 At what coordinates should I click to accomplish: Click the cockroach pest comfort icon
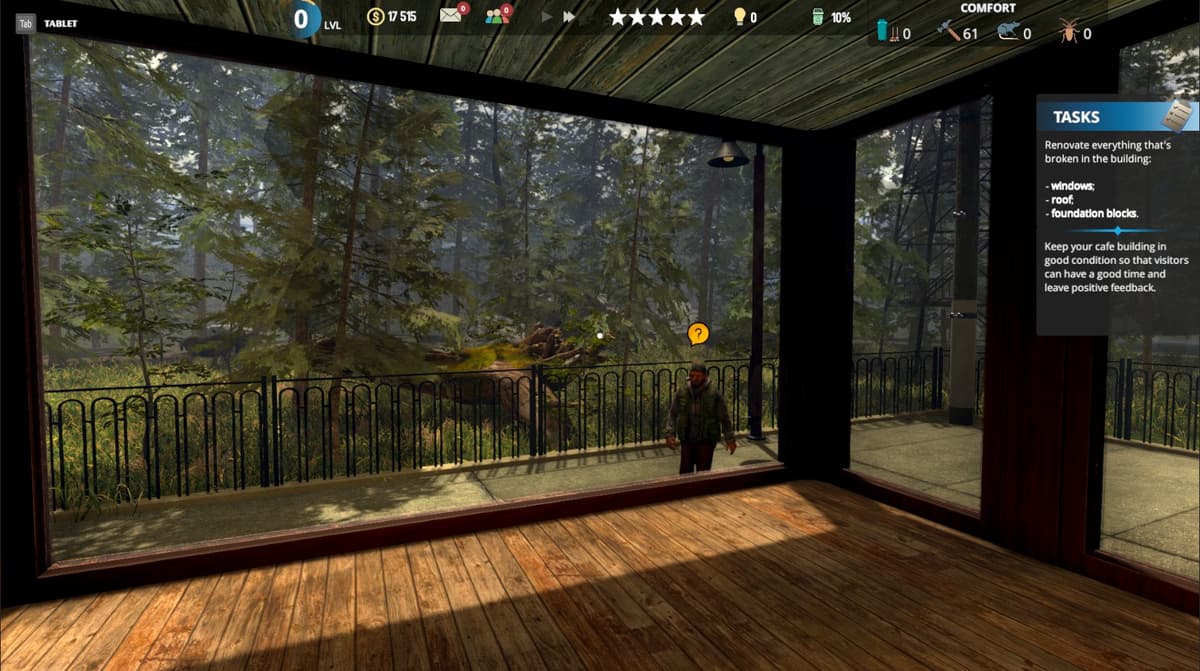pyautogui.click(x=1067, y=32)
